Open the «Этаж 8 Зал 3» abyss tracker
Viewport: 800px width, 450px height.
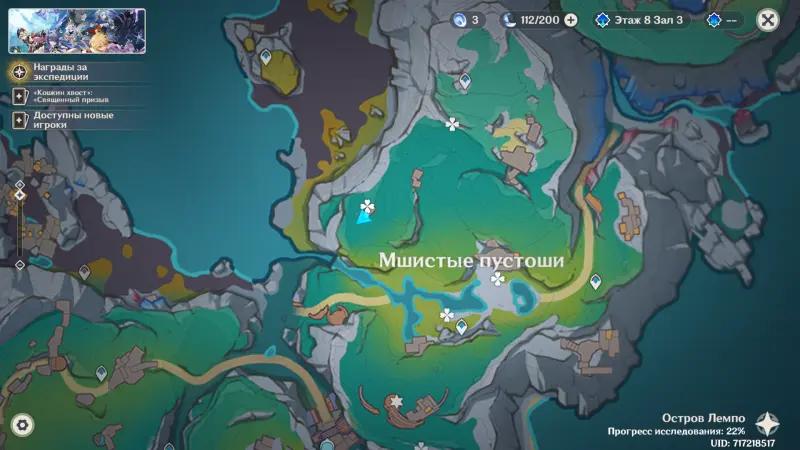pos(640,19)
